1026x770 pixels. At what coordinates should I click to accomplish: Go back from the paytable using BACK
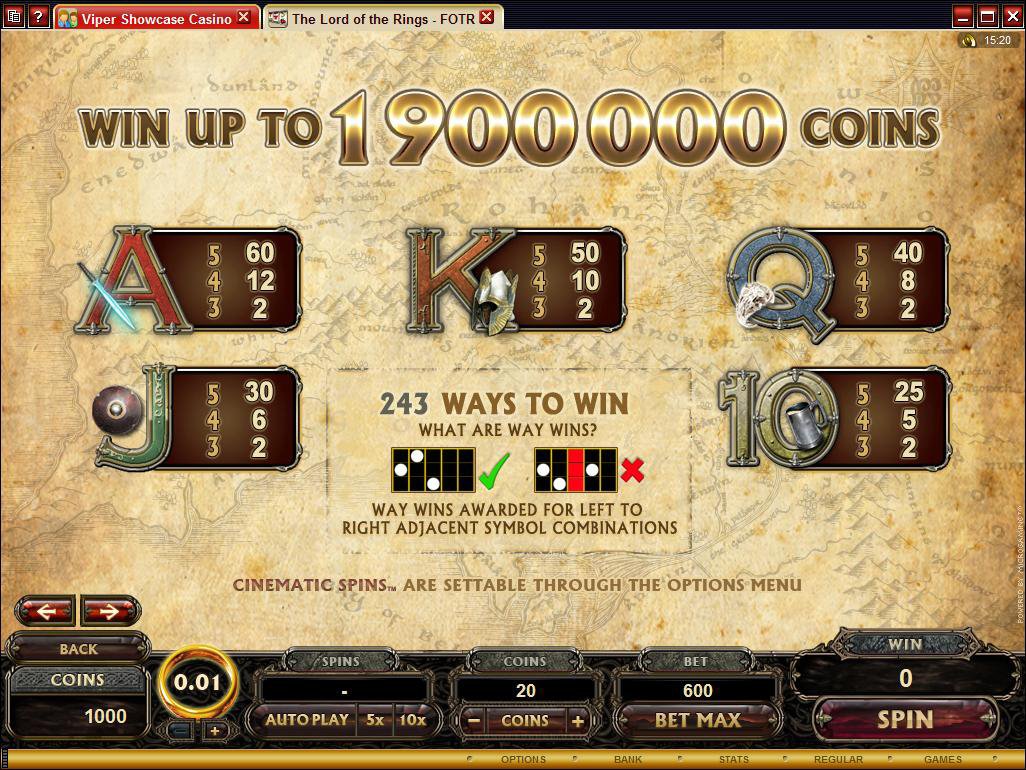78,649
